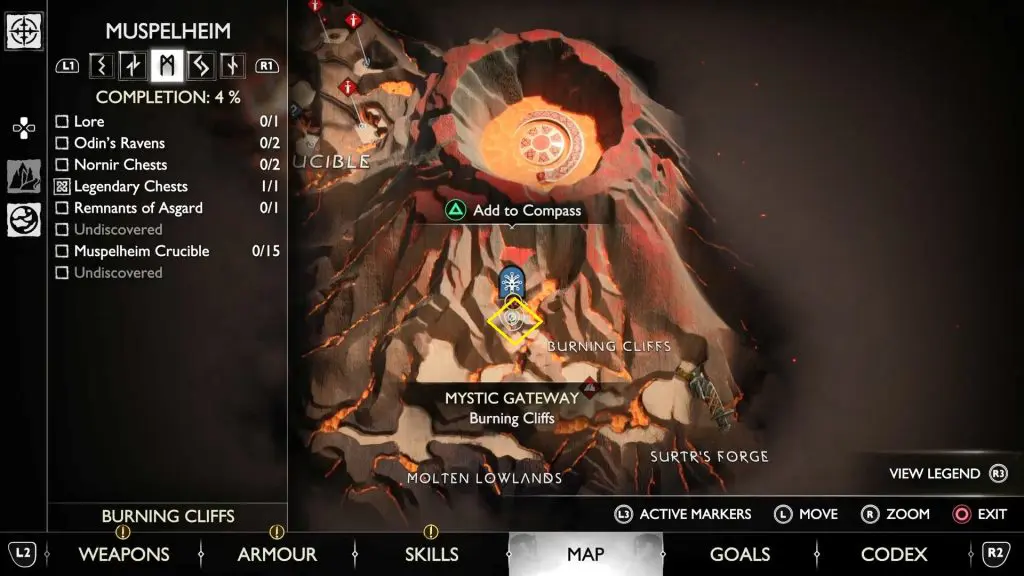Select the Remnants of Asgard row
Image resolution: width=1024 pixels, height=576 pixels.
click(138, 208)
